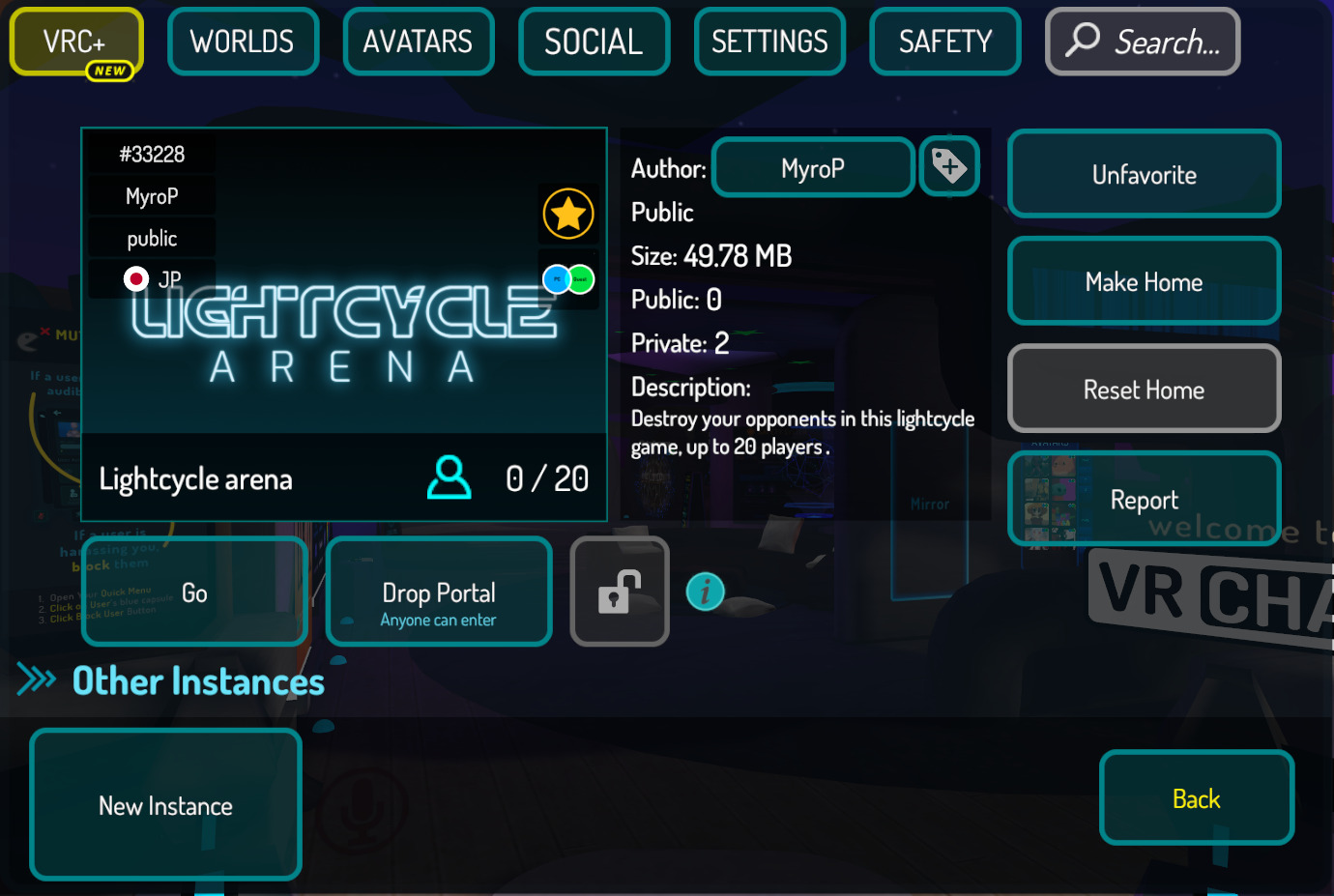Screen dimensions: 1334x896
Task: Switch to the WORLDS tab
Action: point(243,41)
